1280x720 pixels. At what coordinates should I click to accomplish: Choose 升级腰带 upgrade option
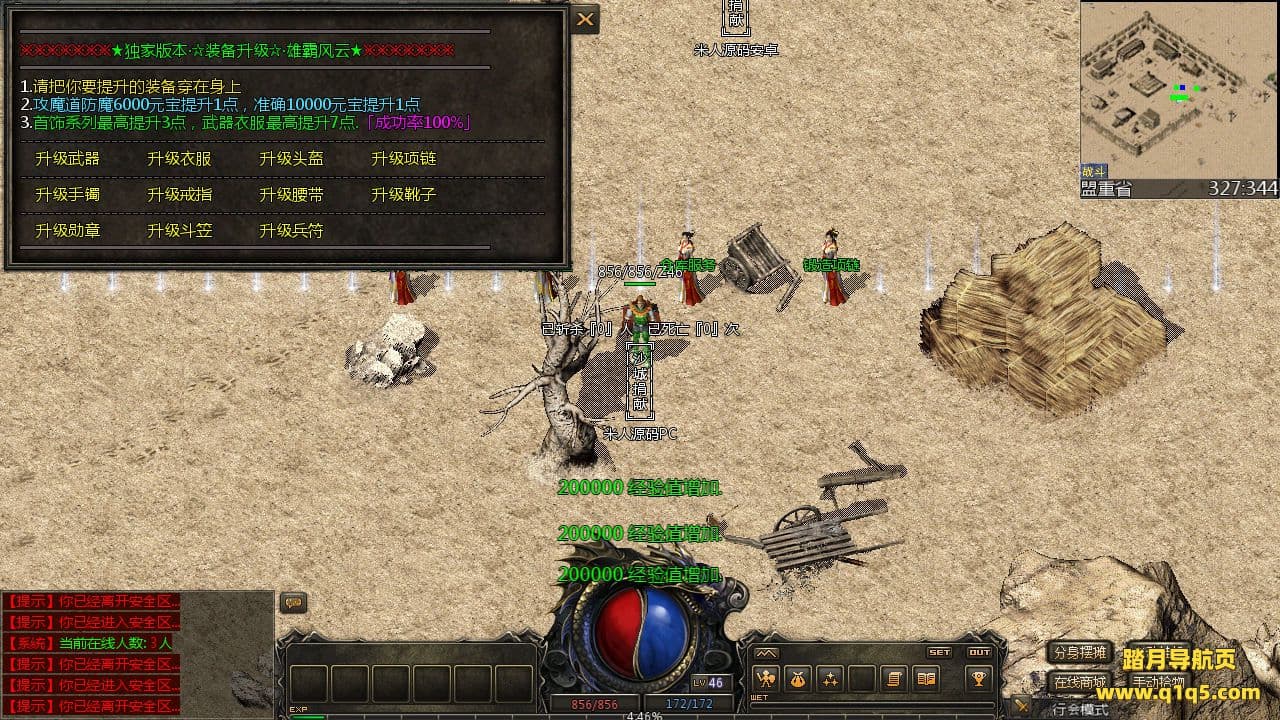[292, 194]
